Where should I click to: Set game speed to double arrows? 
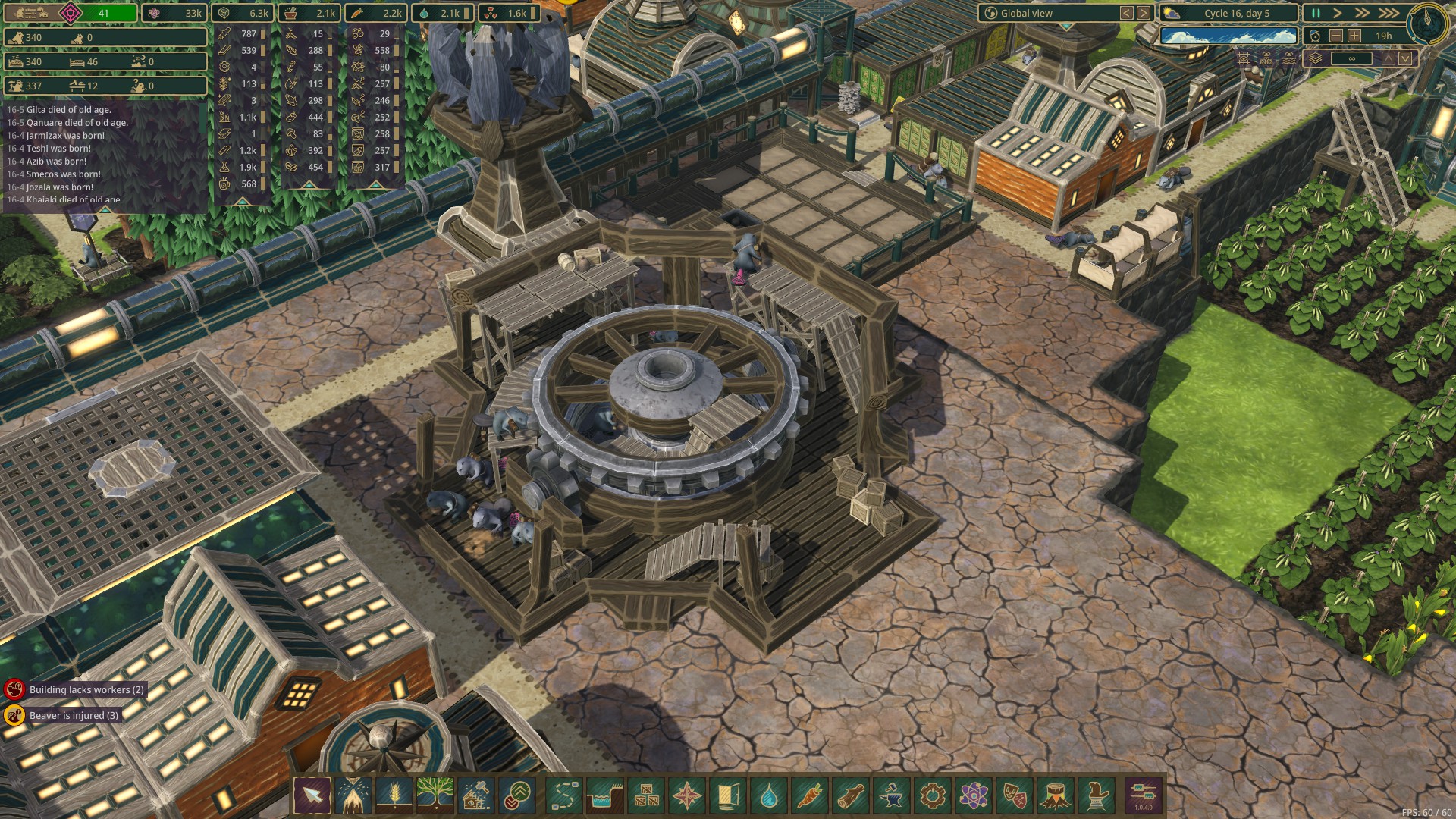click(x=1362, y=13)
